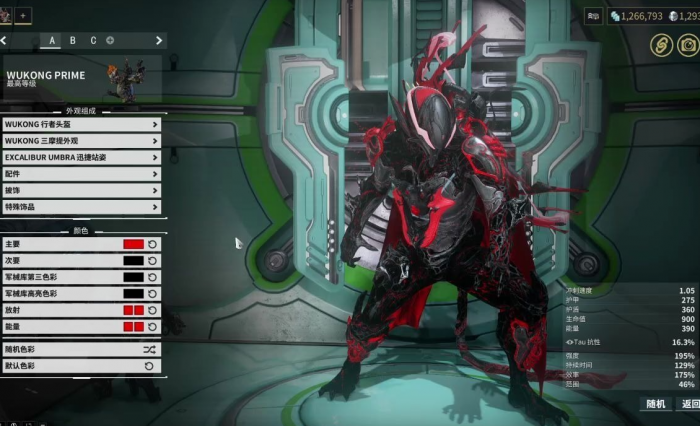Open the WUKONG 行者头盔 helmet selection
Viewport: 700px width, 426px height.
(81, 125)
